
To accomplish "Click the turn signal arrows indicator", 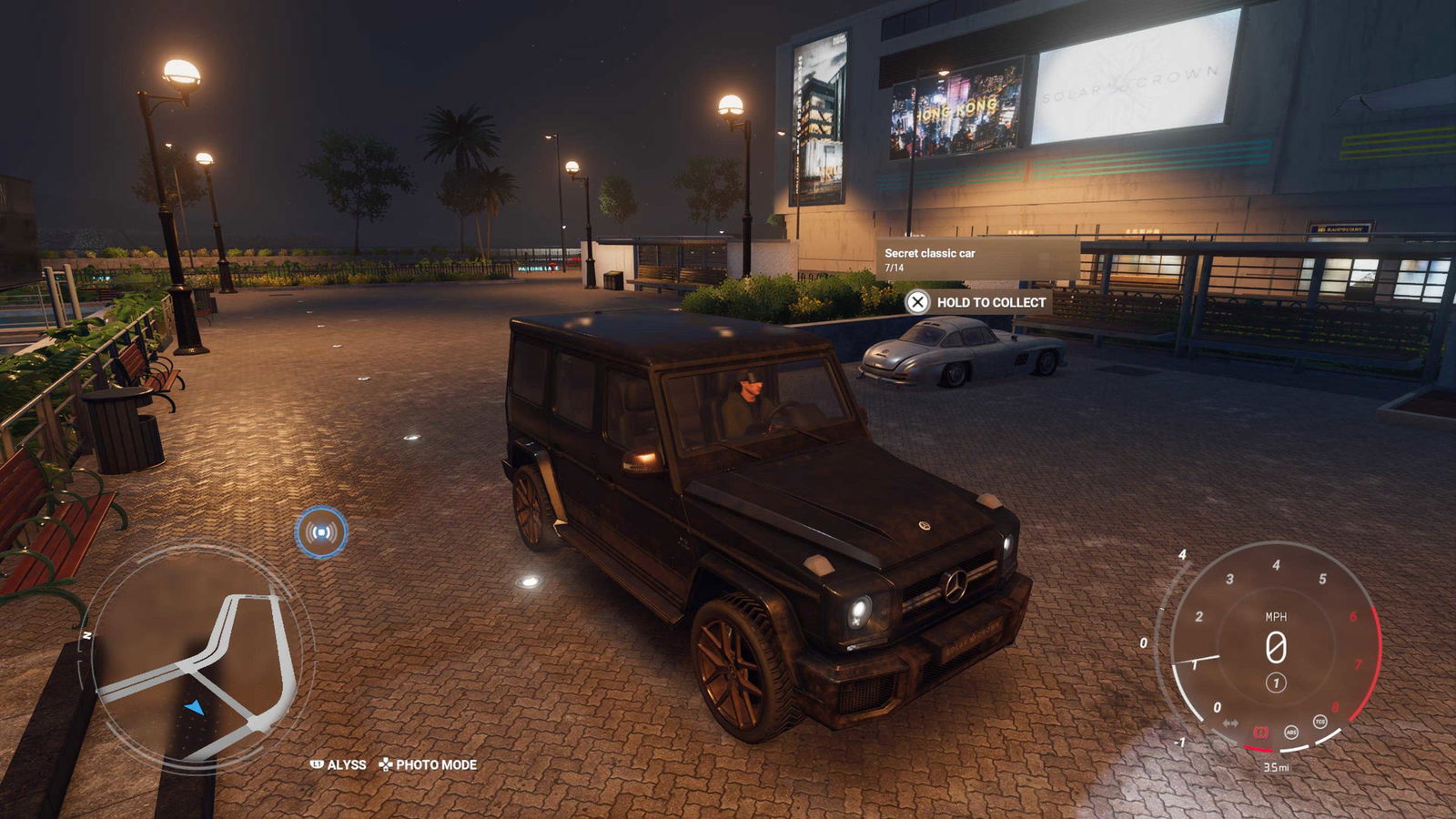I will (1230, 723).
